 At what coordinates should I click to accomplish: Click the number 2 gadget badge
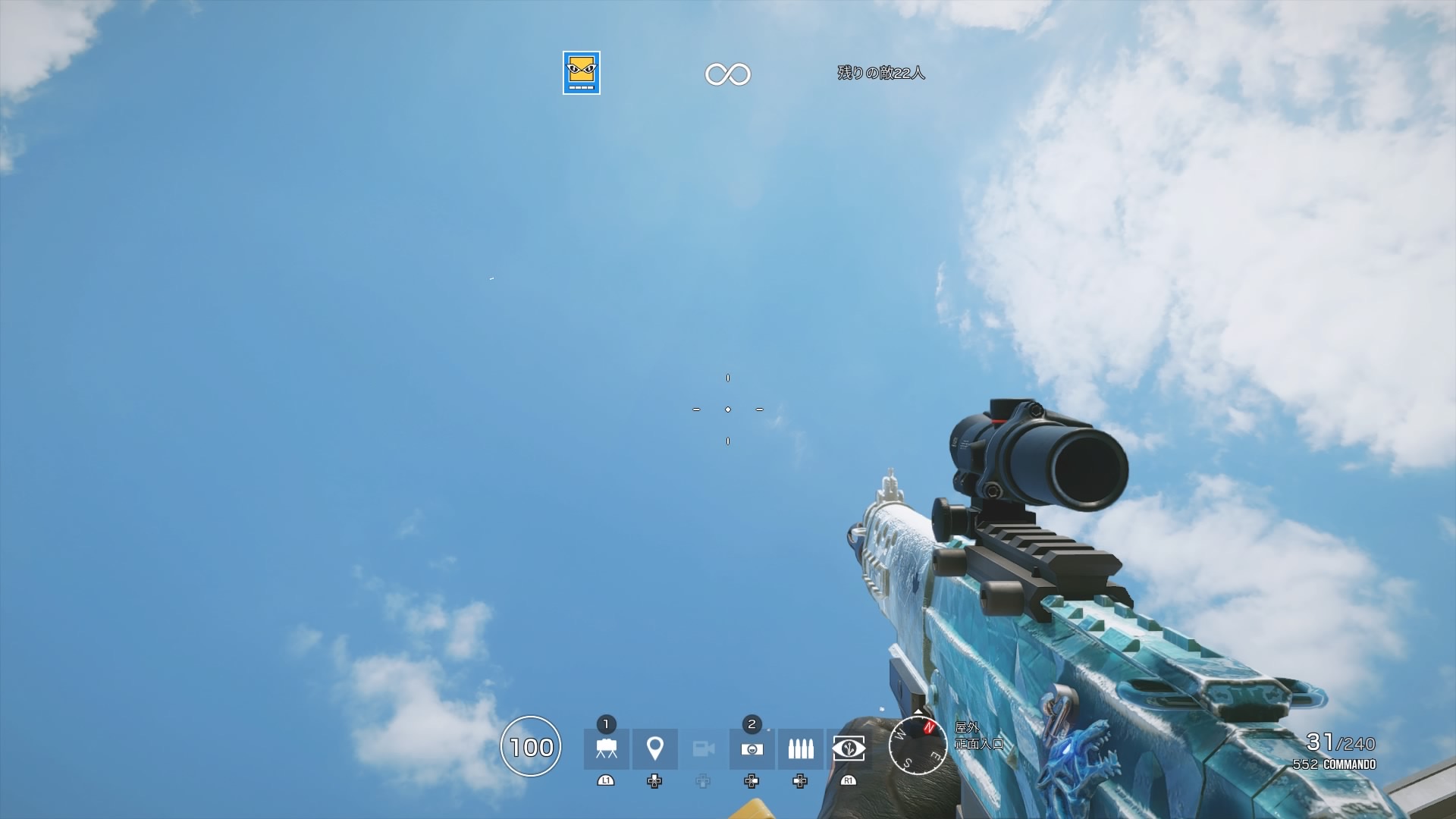[x=752, y=724]
